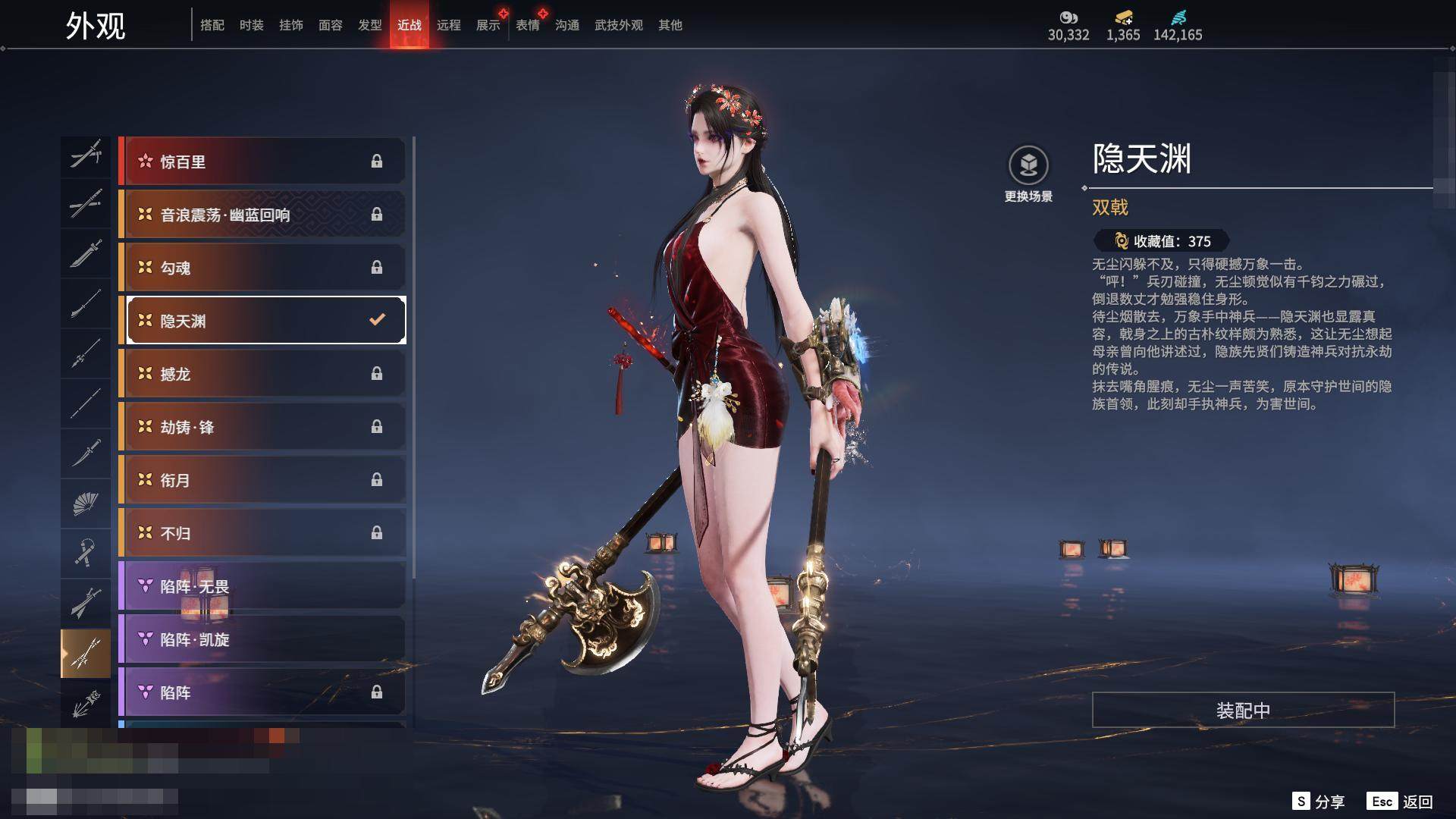
Task: Pick the 勾魂 skin entry
Action: point(263,268)
